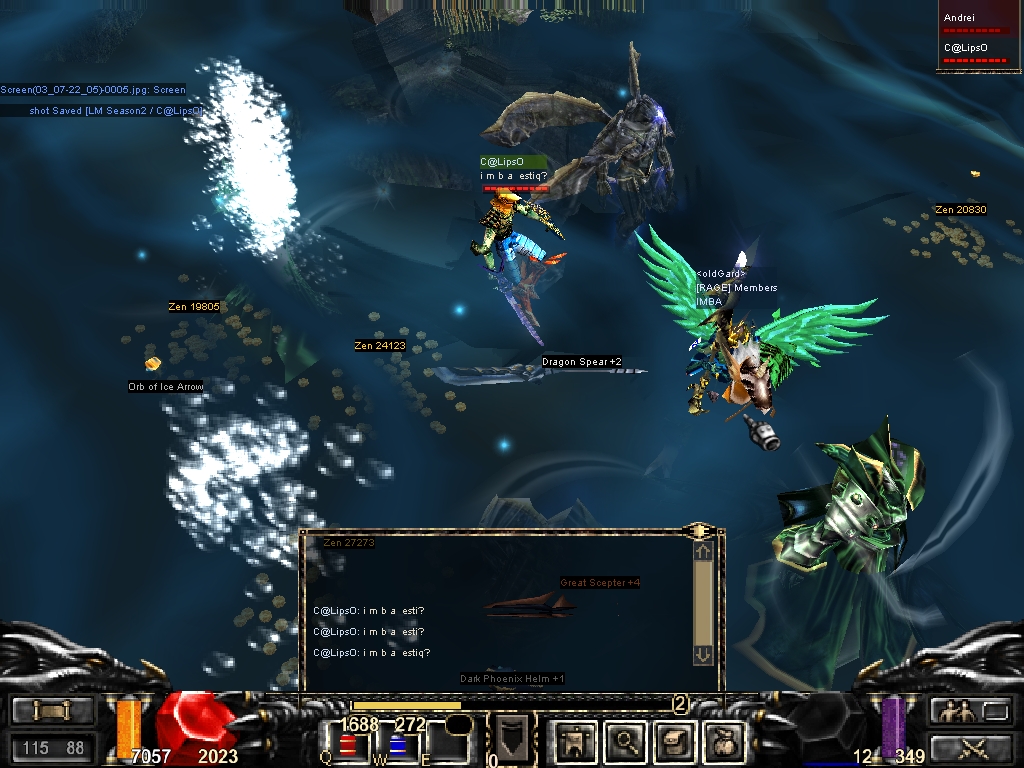Select the red health potion in Q slot
Image resolution: width=1024 pixels, height=768 pixels.
(x=348, y=744)
